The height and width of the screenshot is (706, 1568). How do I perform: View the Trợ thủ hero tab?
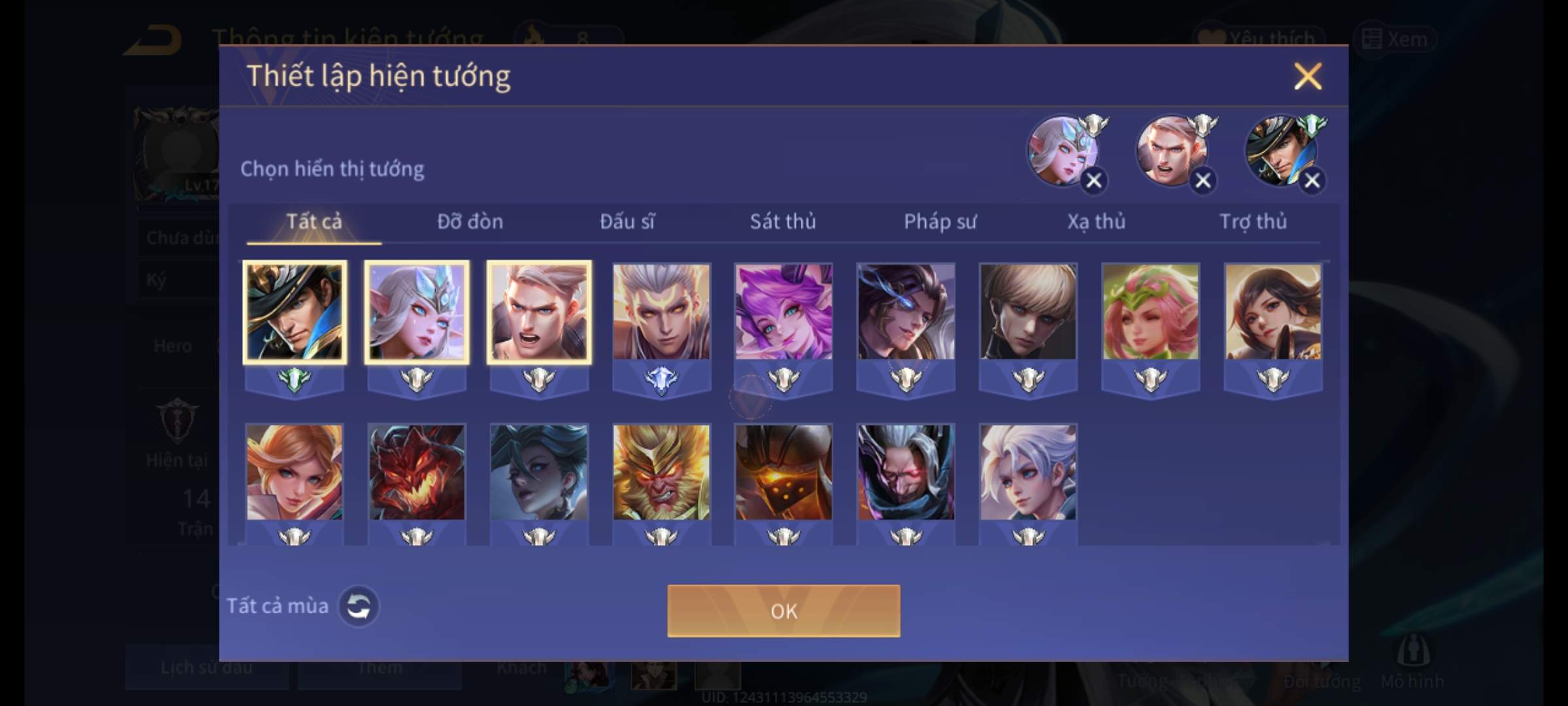click(1253, 222)
